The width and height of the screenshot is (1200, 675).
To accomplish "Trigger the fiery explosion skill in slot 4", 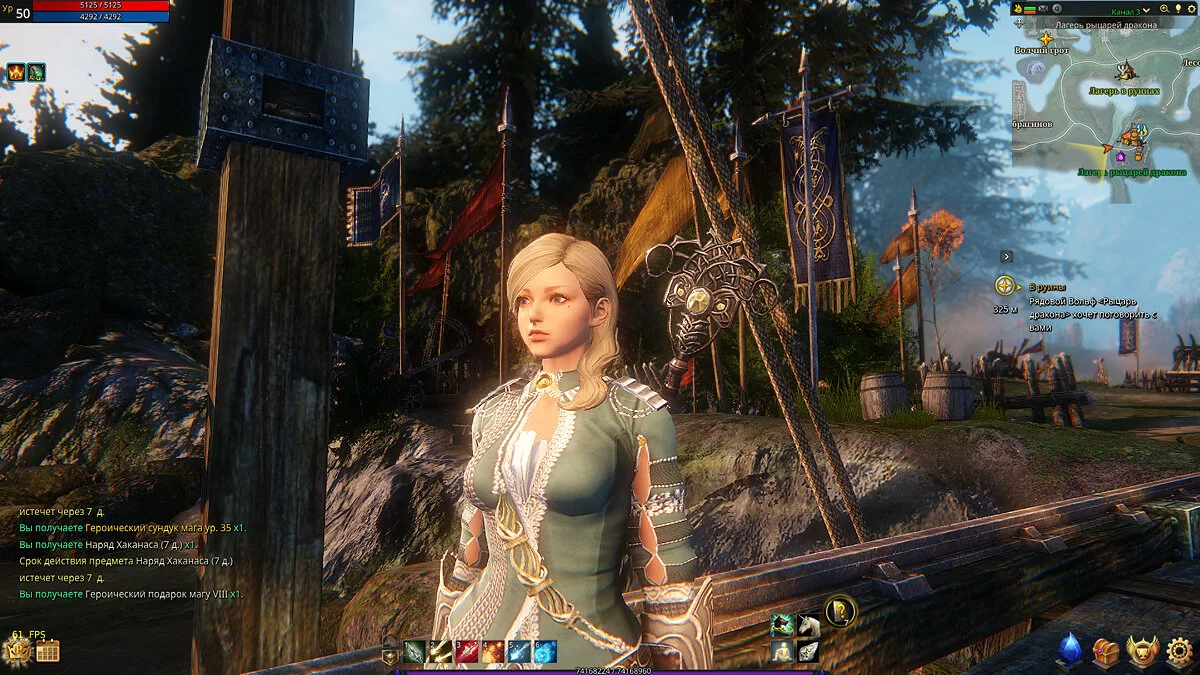I will (493, 652).
